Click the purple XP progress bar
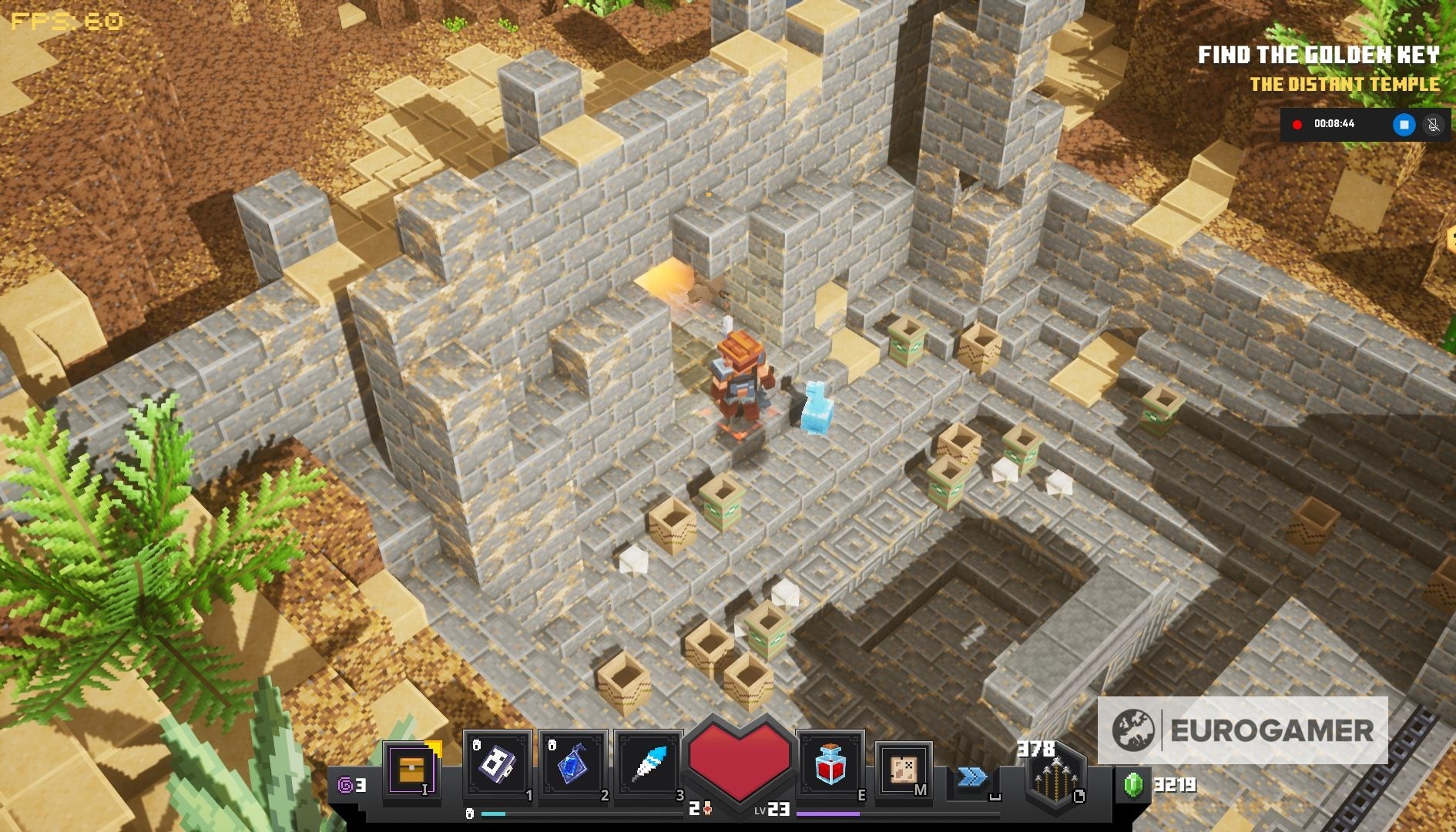Image resolution: width=1456 pixels, height=832 pixels. pyautogui.click(x=828, y=815)
